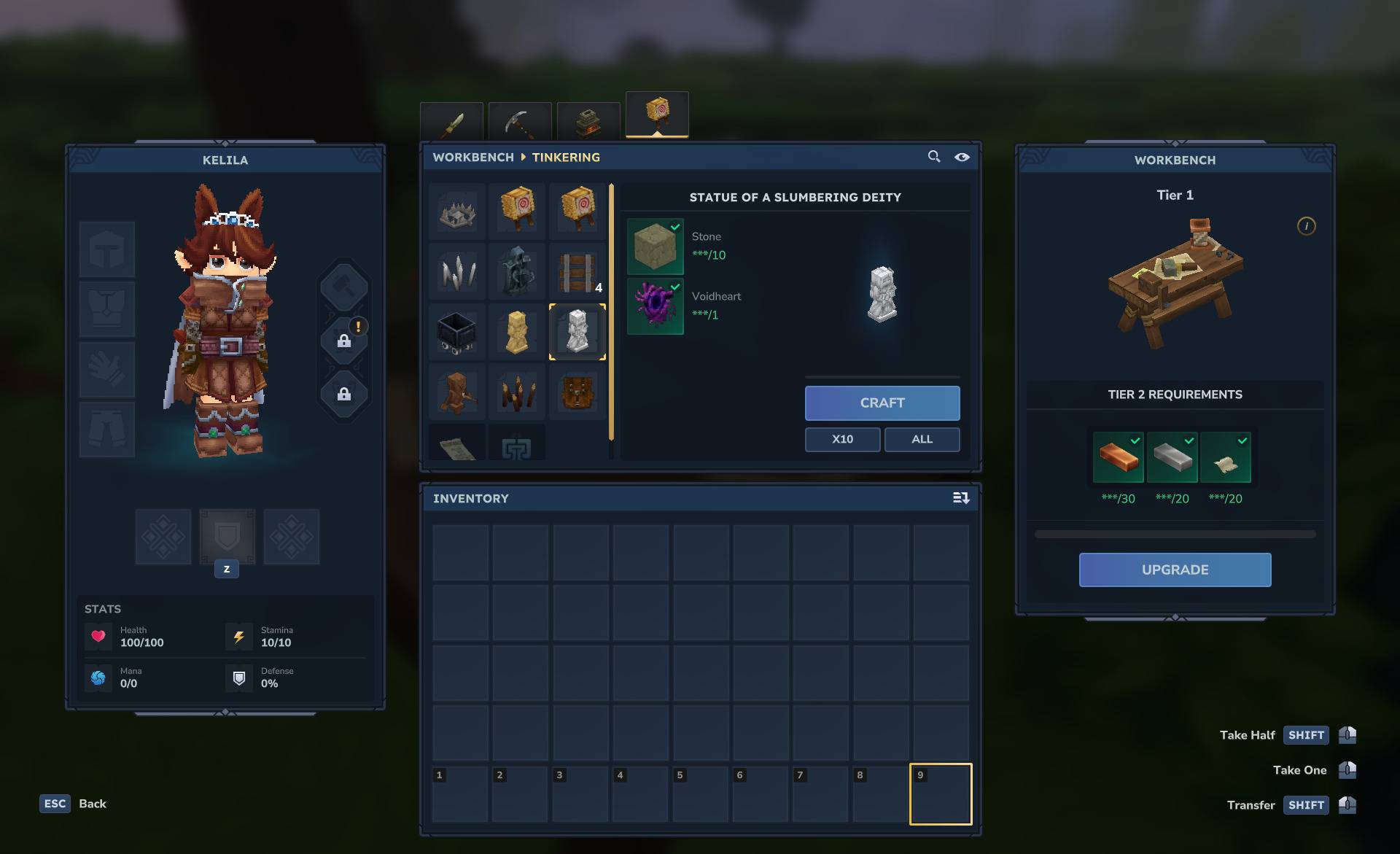Click the Stone ingredient slot

coord(655,247)
